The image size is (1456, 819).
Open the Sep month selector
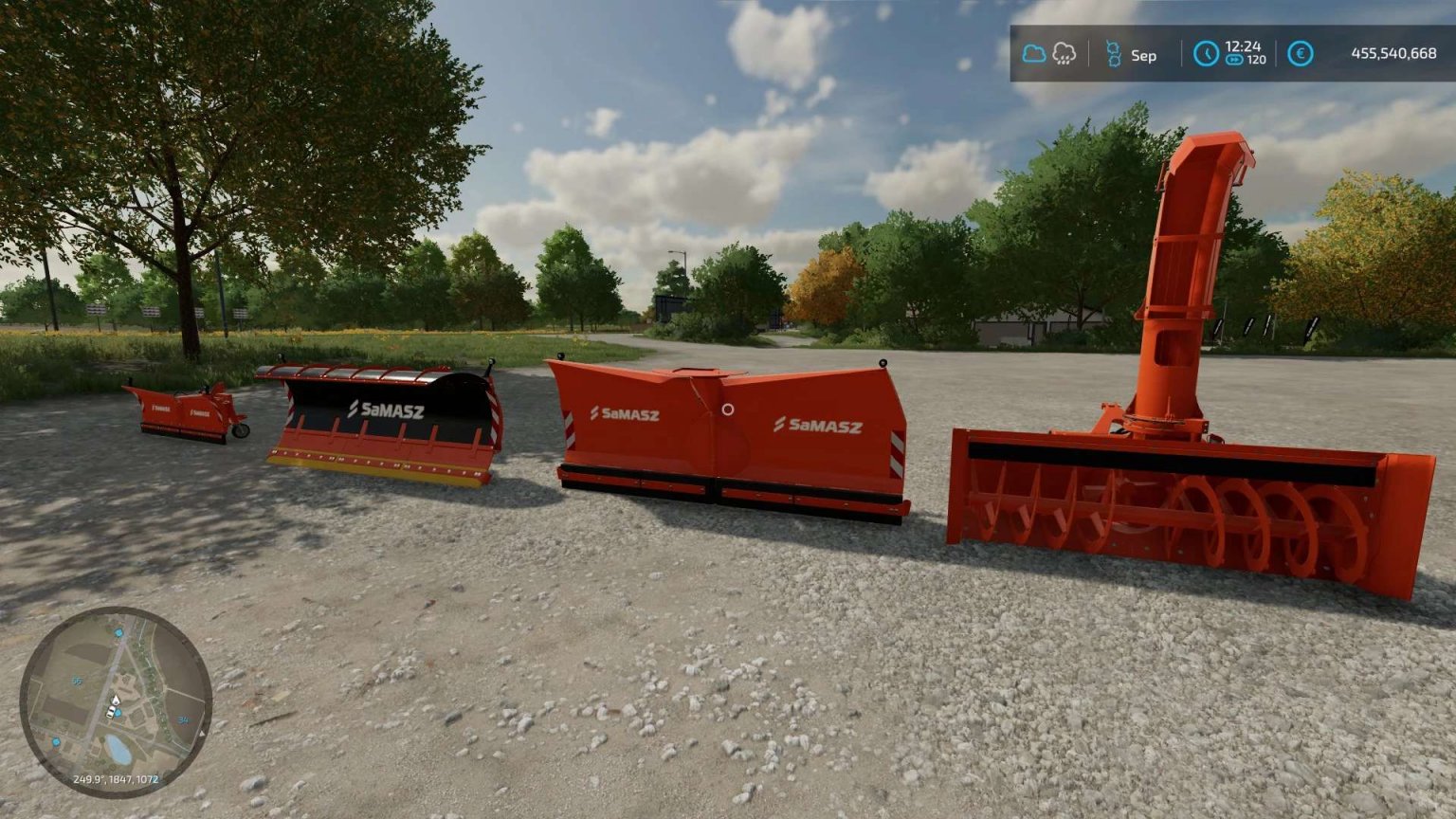click(x=1142, y=54)
